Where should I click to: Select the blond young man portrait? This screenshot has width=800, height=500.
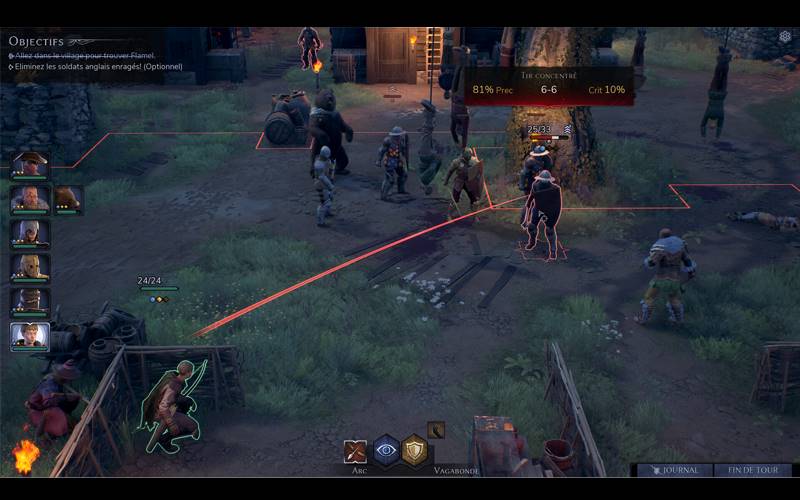point(29,335)
